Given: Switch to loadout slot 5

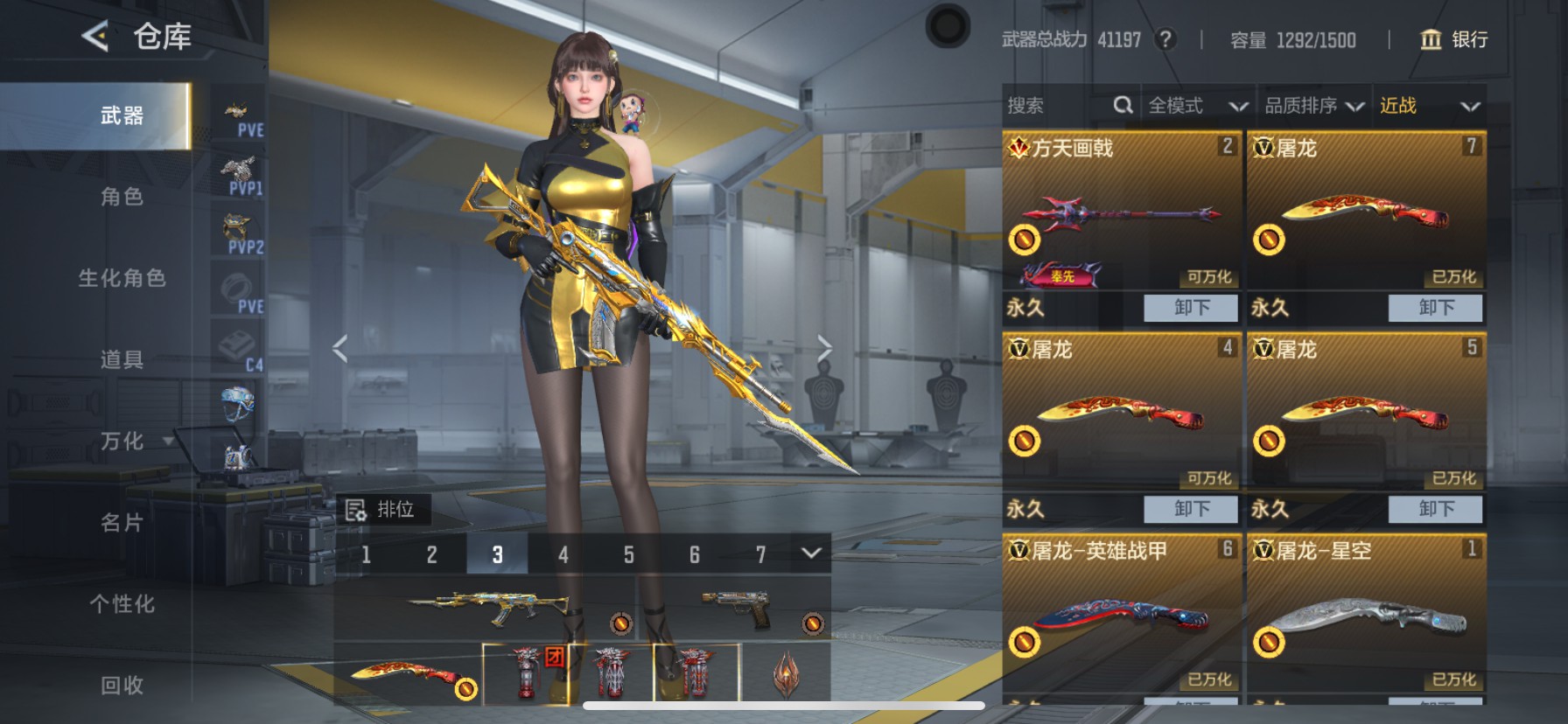Looking at the screenshot, I should pos(628,554).
